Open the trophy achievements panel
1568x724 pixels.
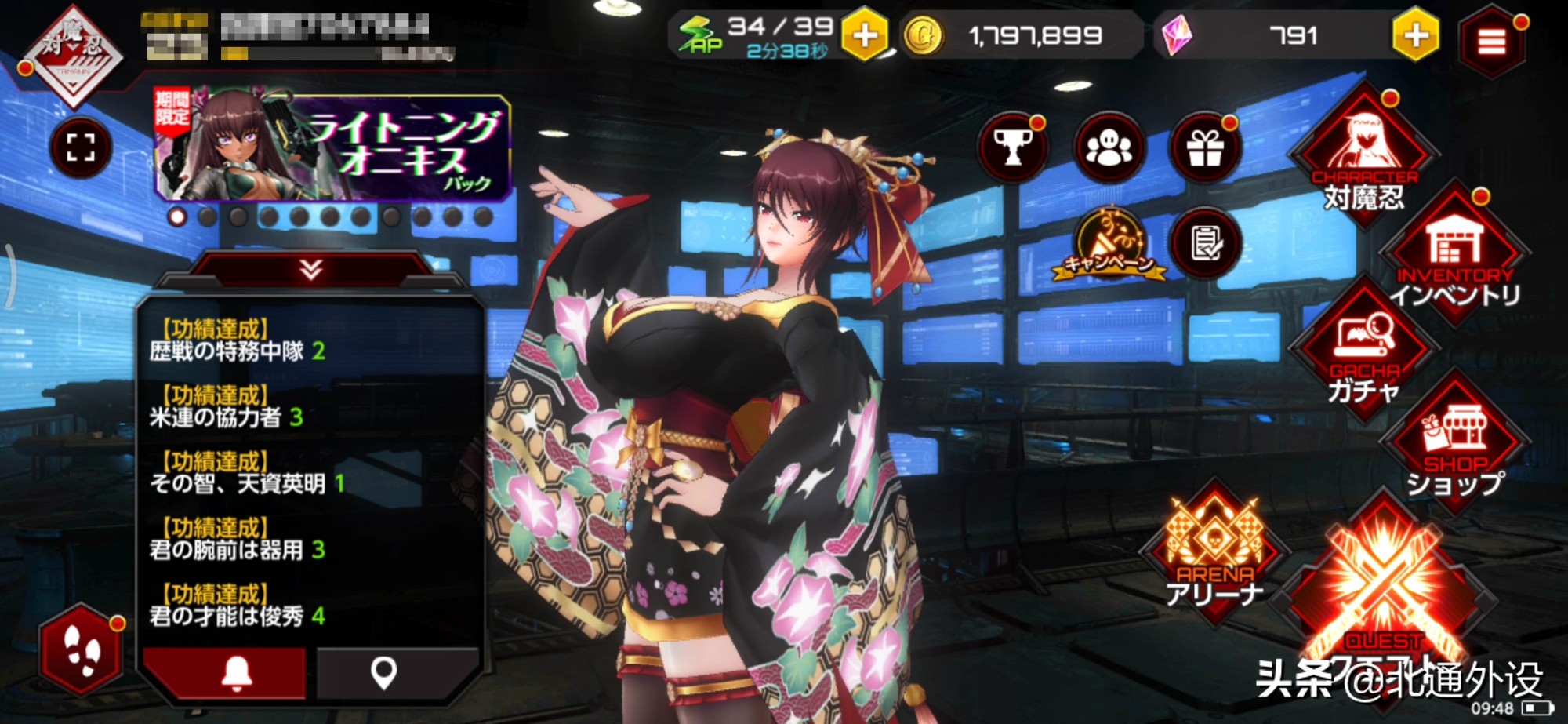pos(1014,147)
